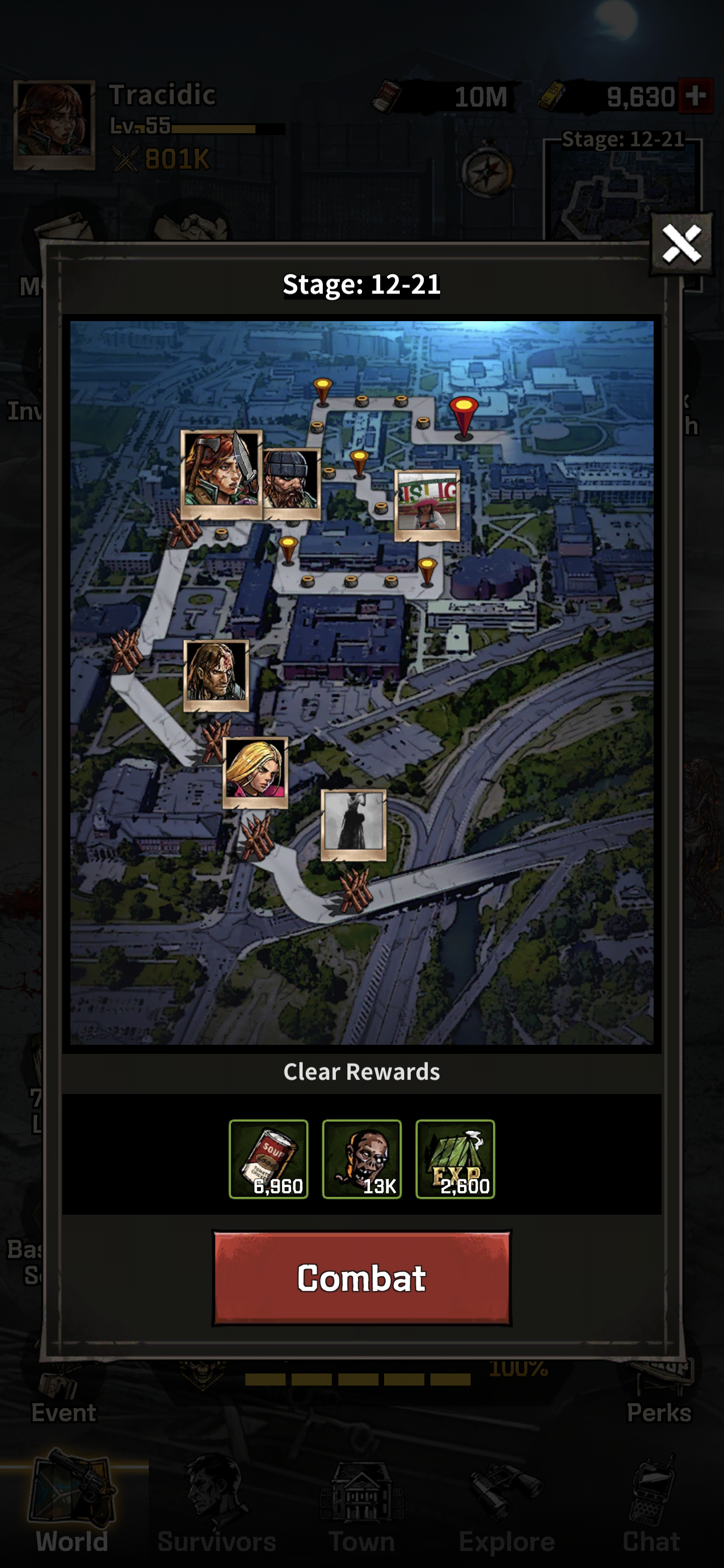Inspect the zombie head reward icon
The image size is (724, 1568).
tap(361, 1159)
